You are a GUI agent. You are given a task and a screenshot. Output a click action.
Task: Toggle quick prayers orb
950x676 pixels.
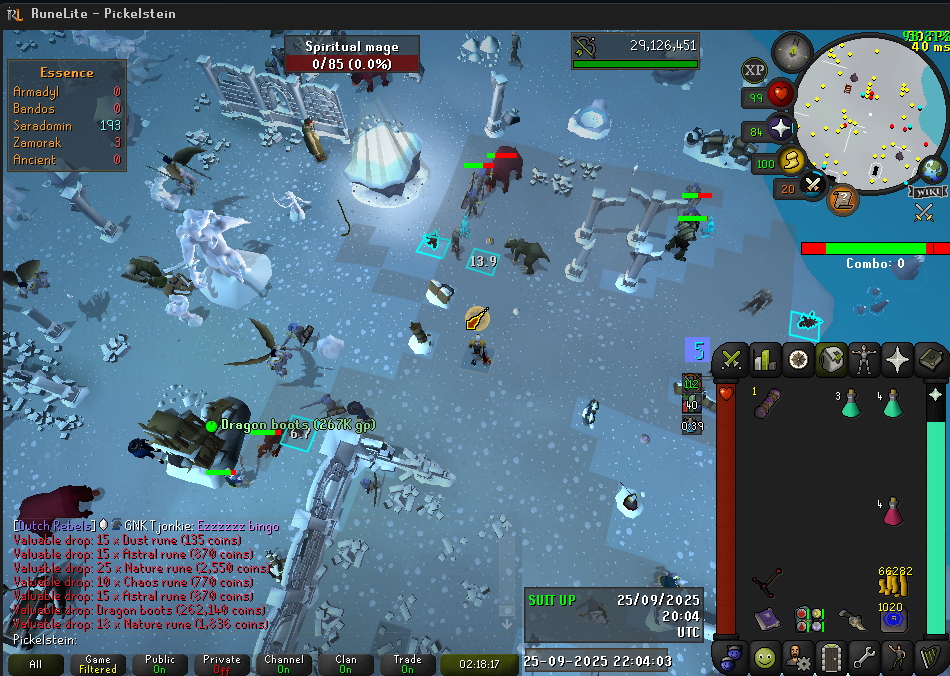click(x=780, y=129)
